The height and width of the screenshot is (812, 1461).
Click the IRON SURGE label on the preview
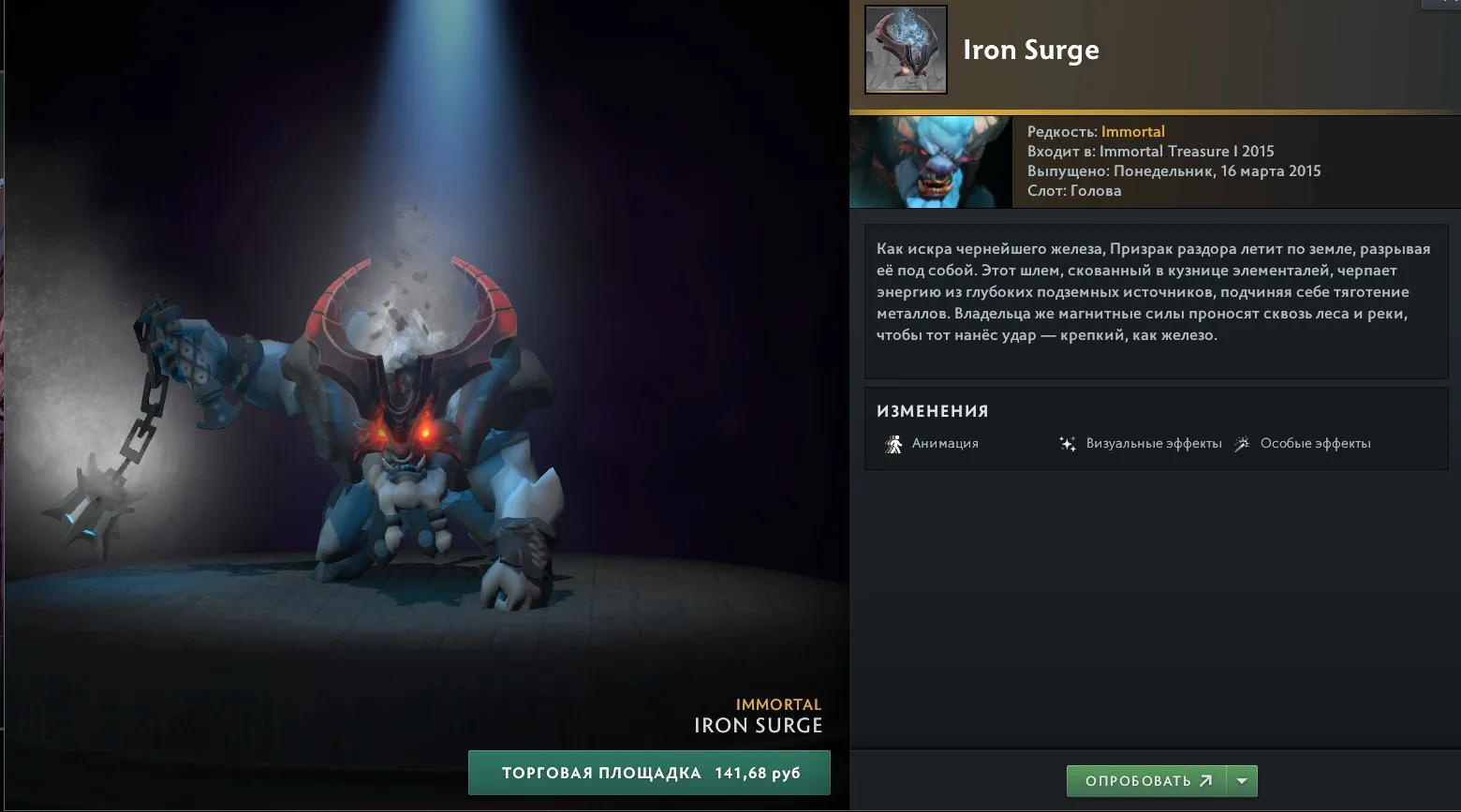tap(758, 724)
